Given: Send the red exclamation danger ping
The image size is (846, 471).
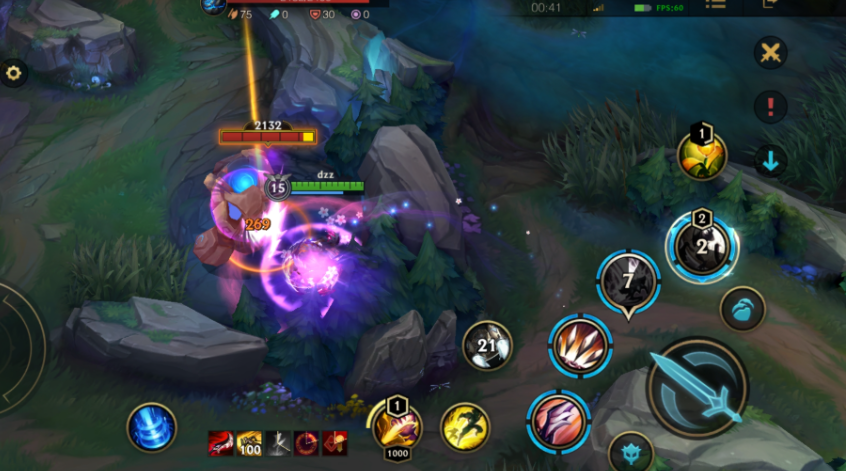Looking at the screenshot, I should point(769,106).
